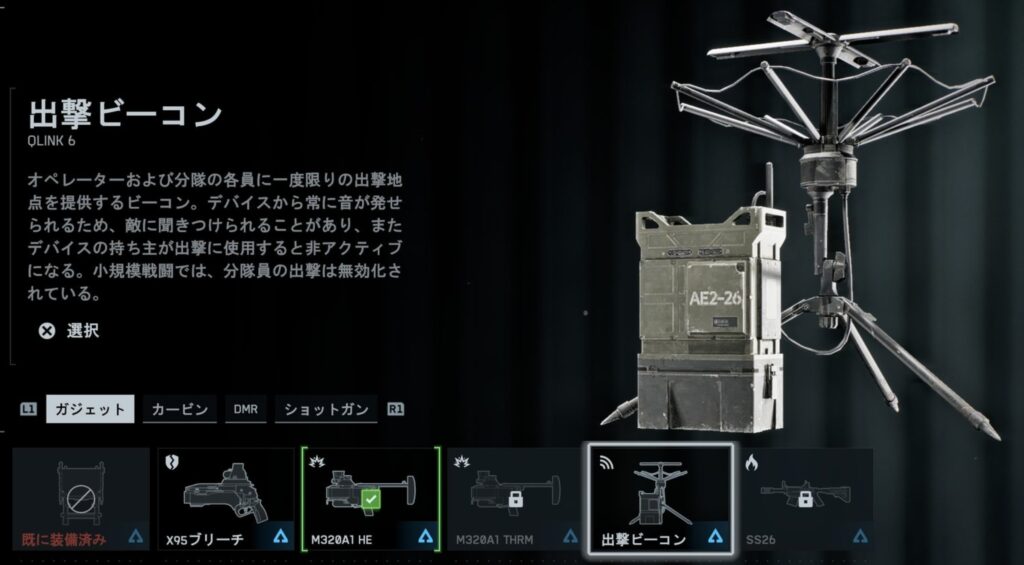Choose the 出撃ビーコン gadget tile
The width and height of the screenshot is (1024, 565).
pos(660,499)
